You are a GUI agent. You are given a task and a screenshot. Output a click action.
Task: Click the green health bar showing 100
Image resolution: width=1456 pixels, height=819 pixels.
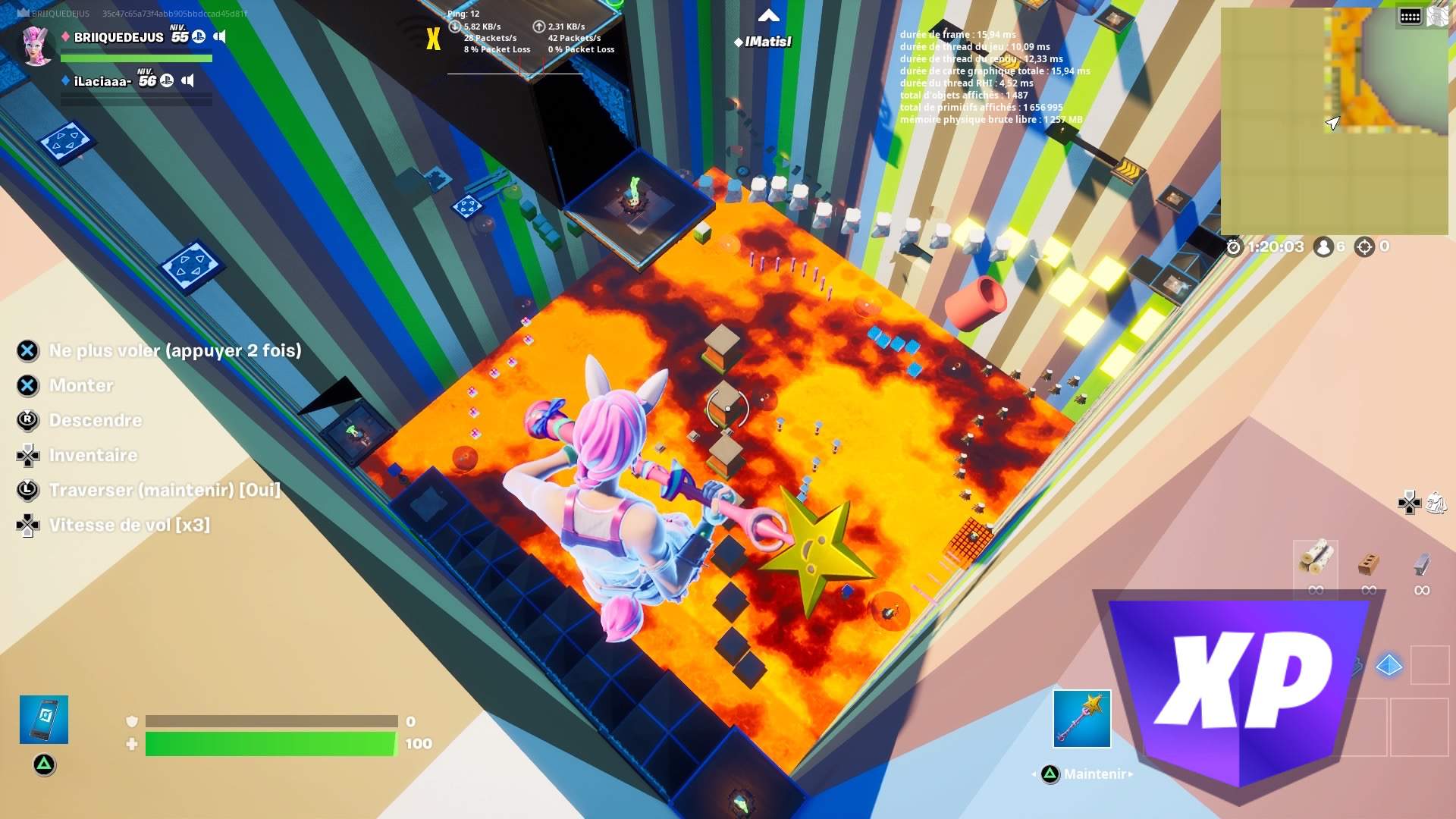[269, 744]
